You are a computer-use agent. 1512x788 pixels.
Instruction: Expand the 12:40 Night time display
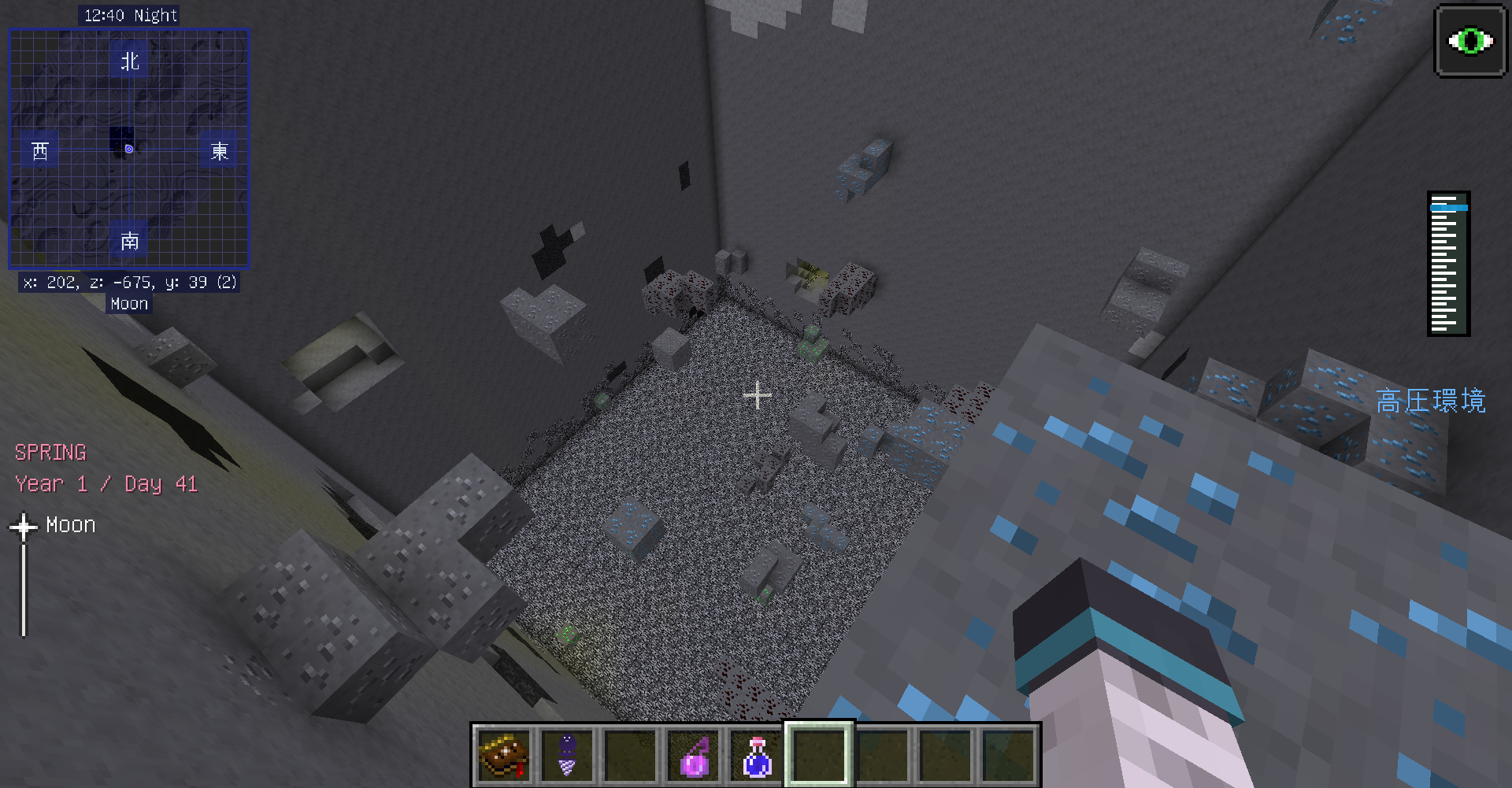[128, 14]
